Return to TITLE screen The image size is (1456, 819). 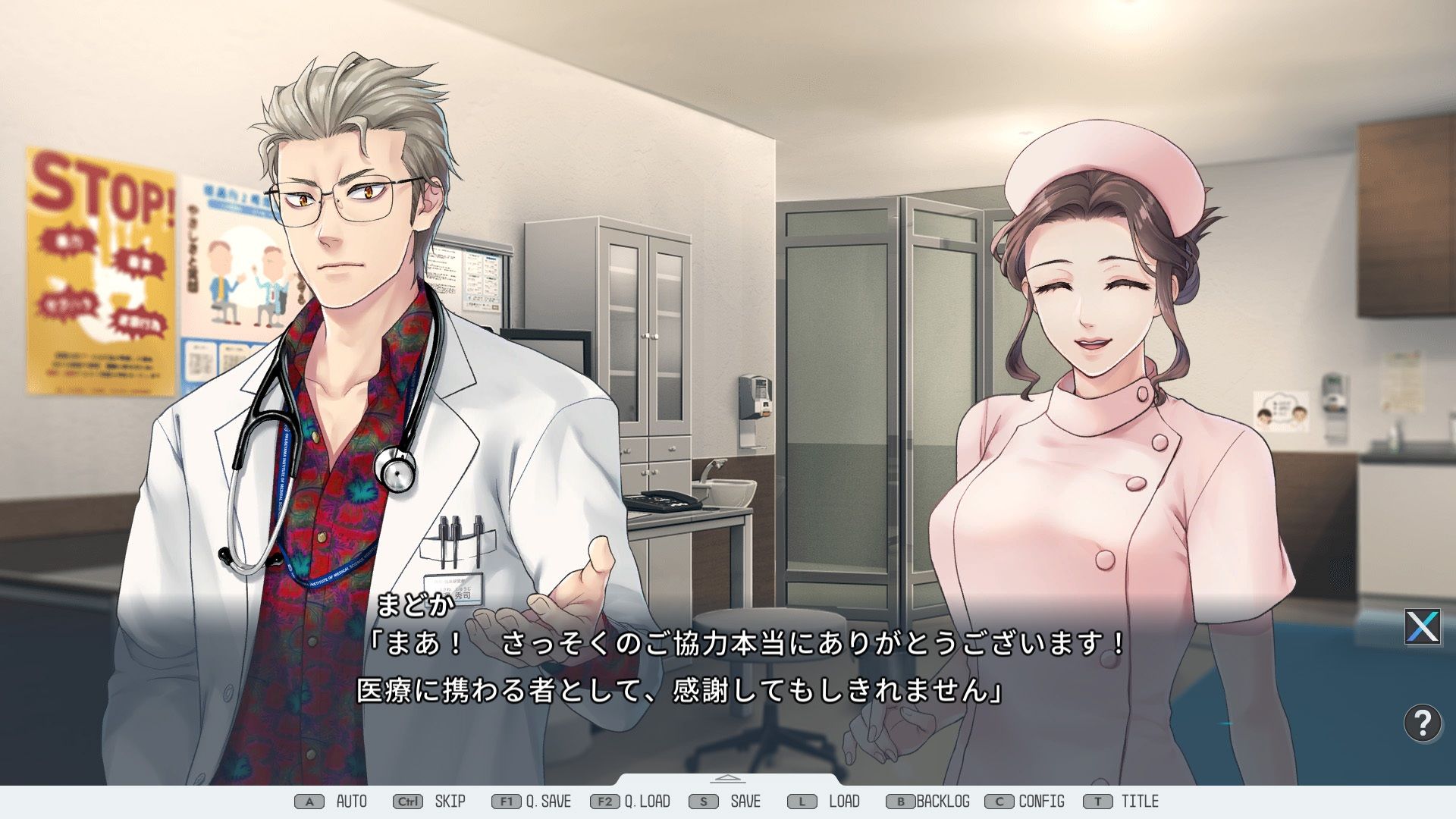click(x=1139, y=801)
